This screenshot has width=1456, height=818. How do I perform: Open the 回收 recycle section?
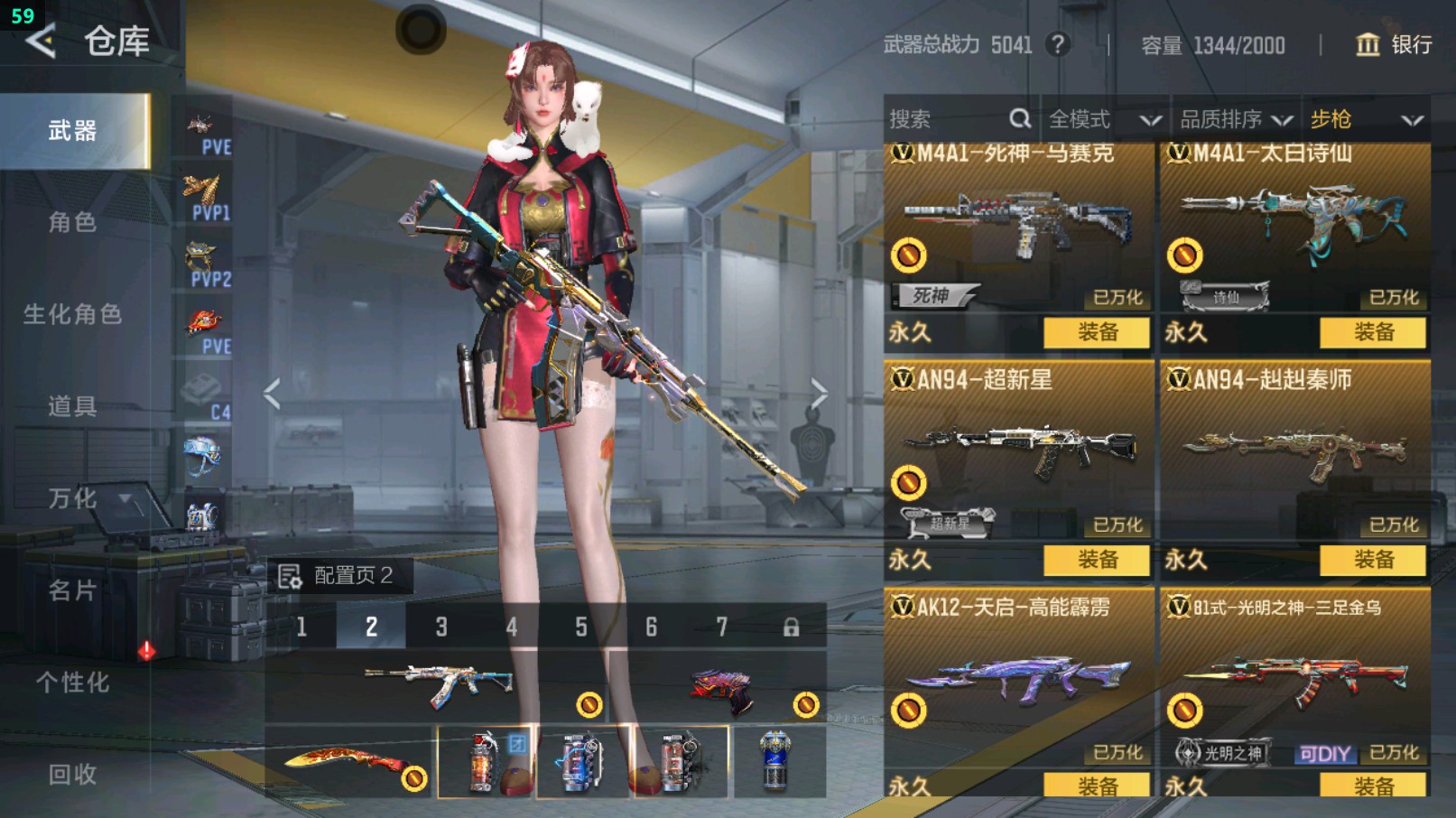(x=72, y=774)
